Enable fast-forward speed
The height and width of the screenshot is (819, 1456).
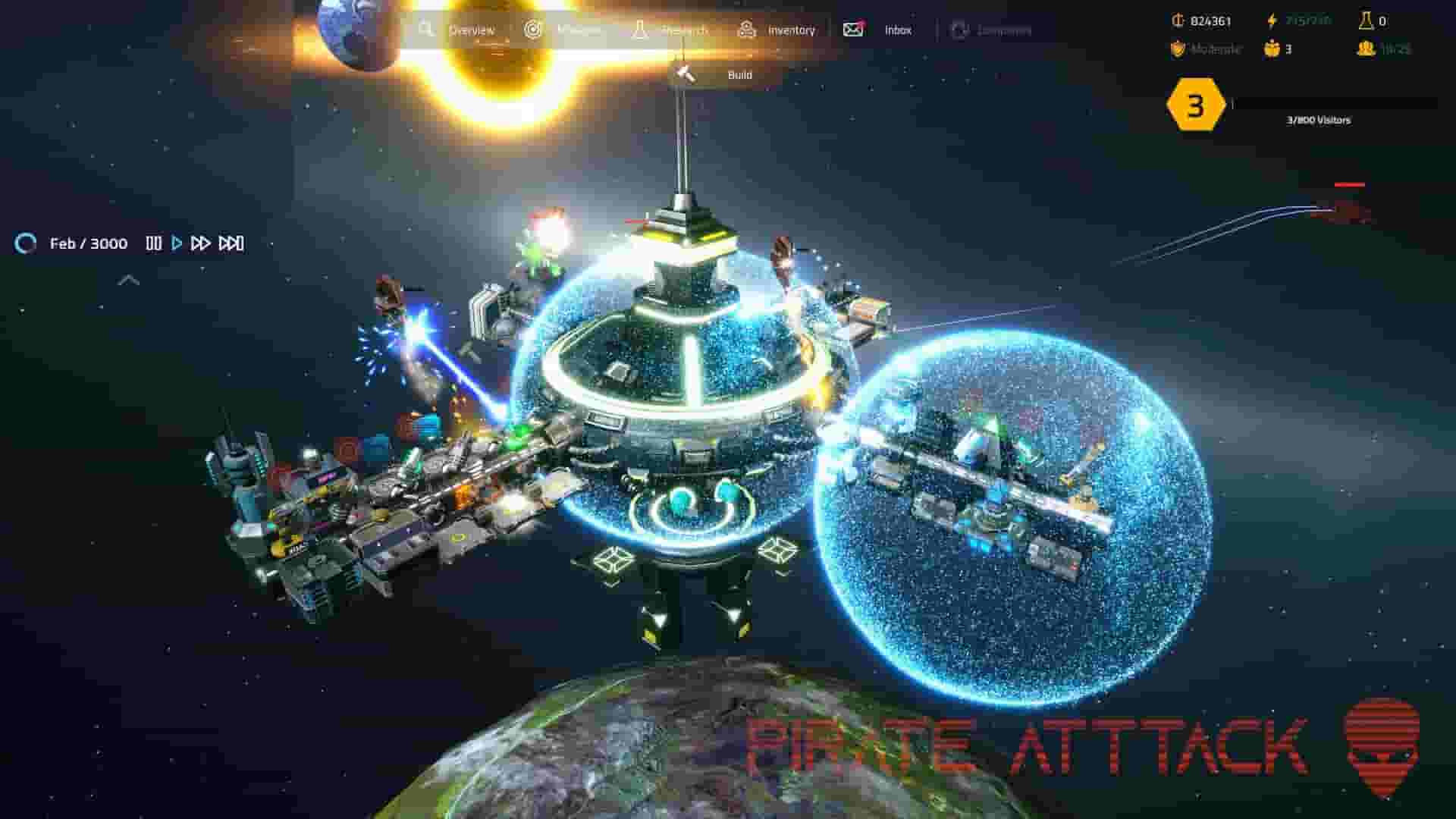201,243
